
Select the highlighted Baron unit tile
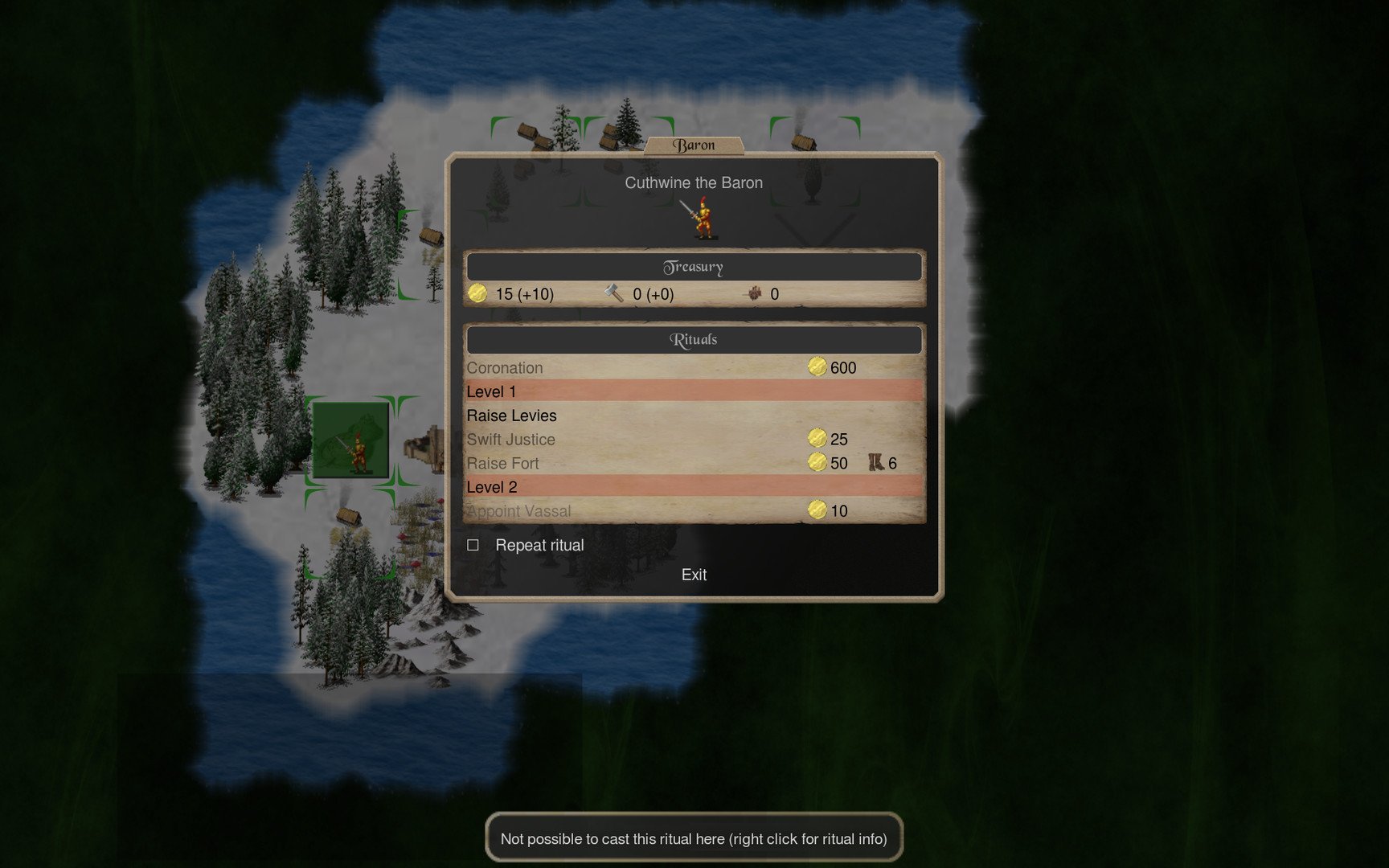click(x=351, y=440)
